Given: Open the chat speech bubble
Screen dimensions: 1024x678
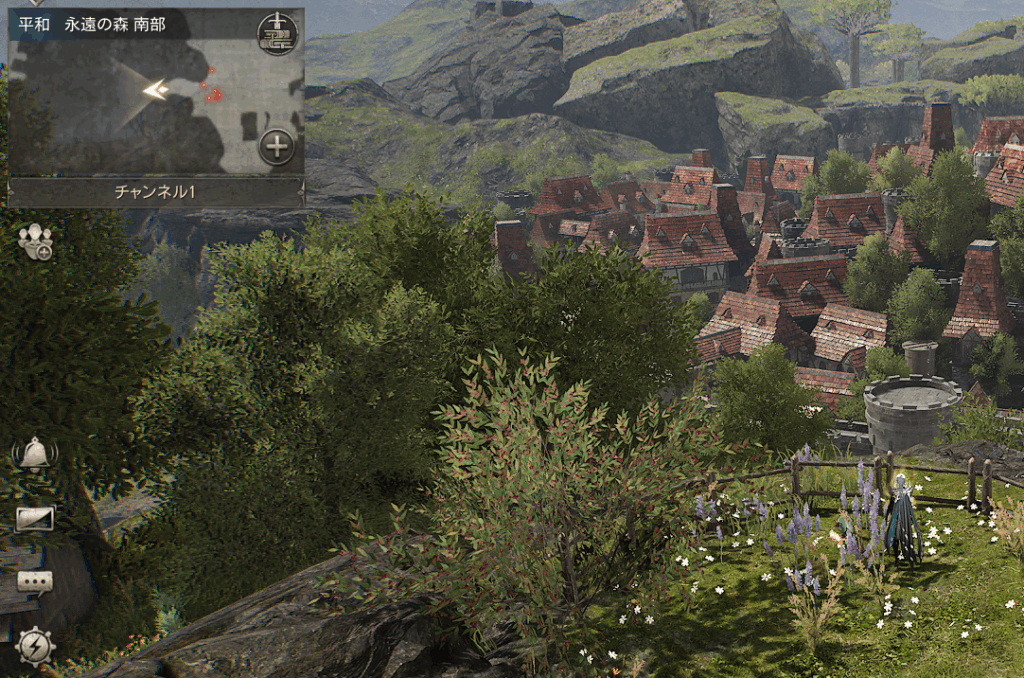Looking at the screenshot, I should click(34, 582).
